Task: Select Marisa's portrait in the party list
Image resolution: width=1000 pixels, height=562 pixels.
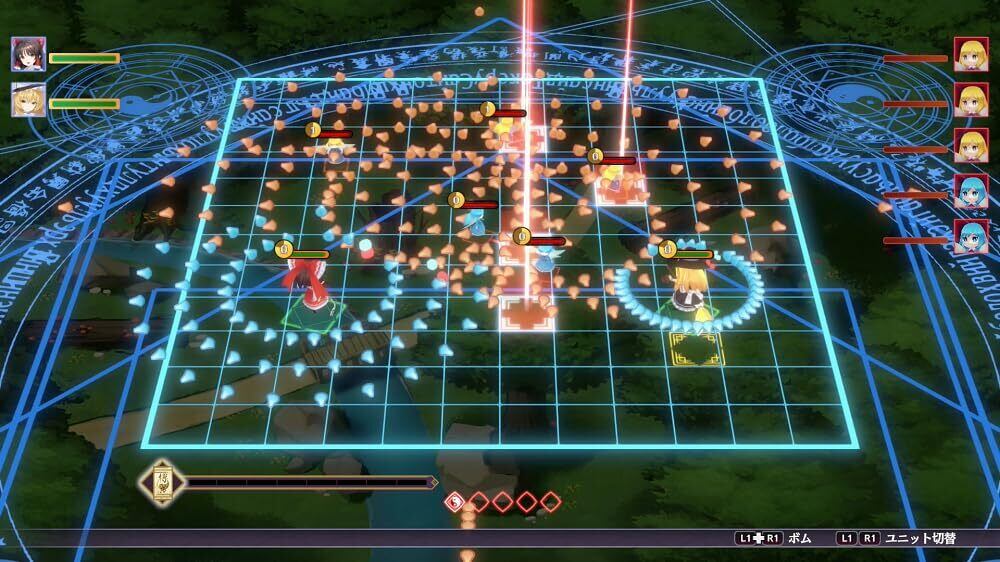Action: point(28,100)
